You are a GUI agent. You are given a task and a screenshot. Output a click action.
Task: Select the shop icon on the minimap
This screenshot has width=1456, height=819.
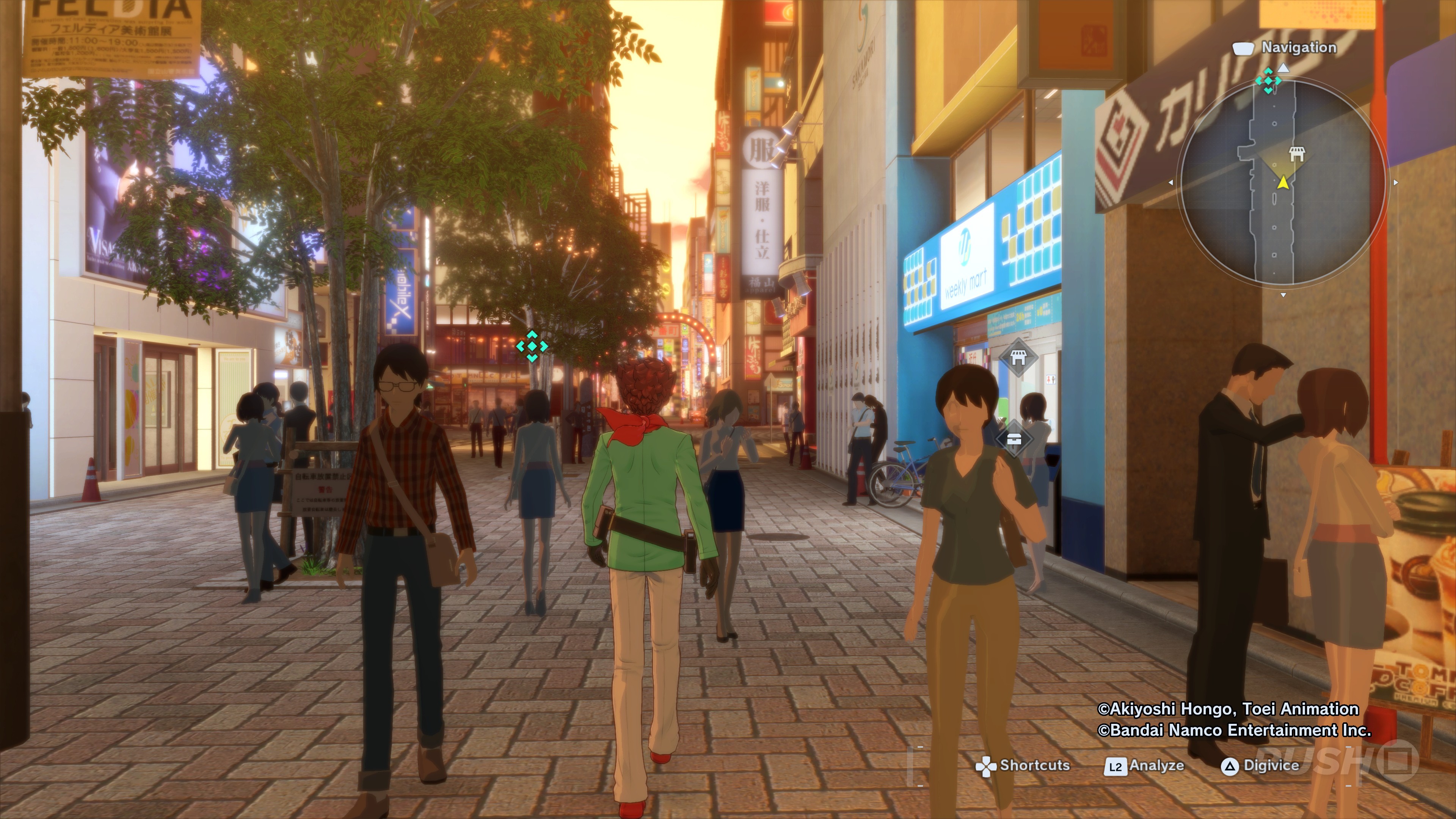click(1297, 154)
